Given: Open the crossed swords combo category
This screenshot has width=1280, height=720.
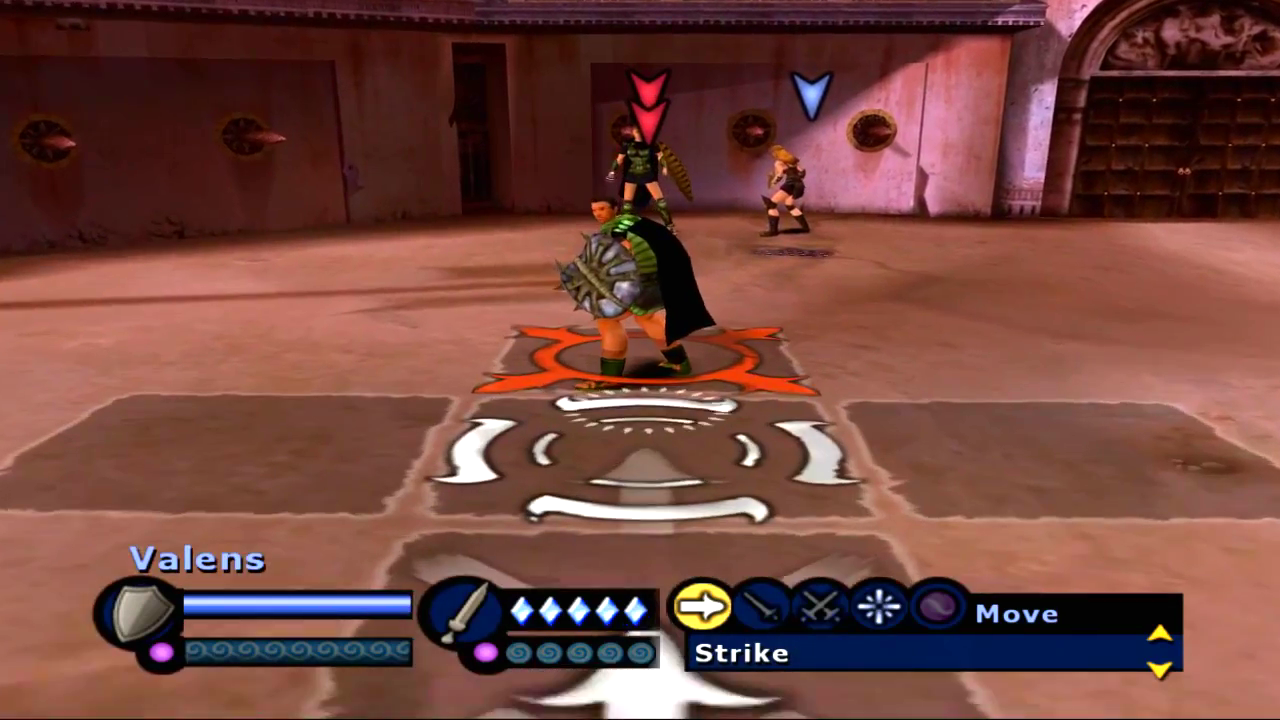Looking at the screenshot, I should (x=821, y=607).
